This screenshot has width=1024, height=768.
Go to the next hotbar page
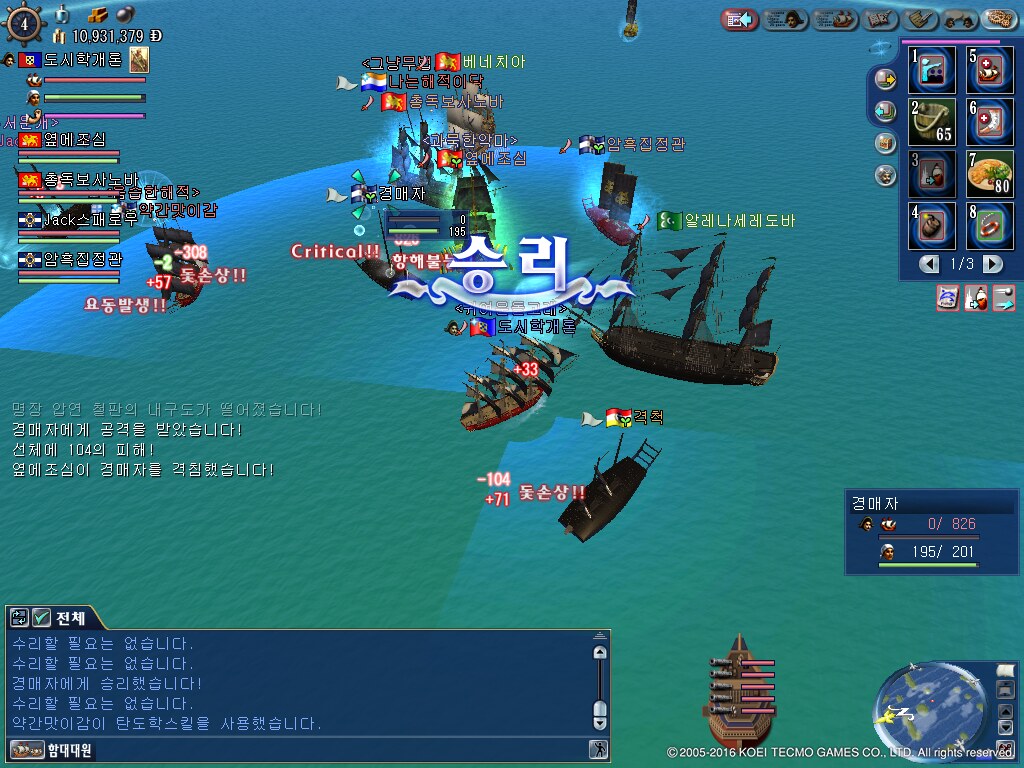(992, 264)
